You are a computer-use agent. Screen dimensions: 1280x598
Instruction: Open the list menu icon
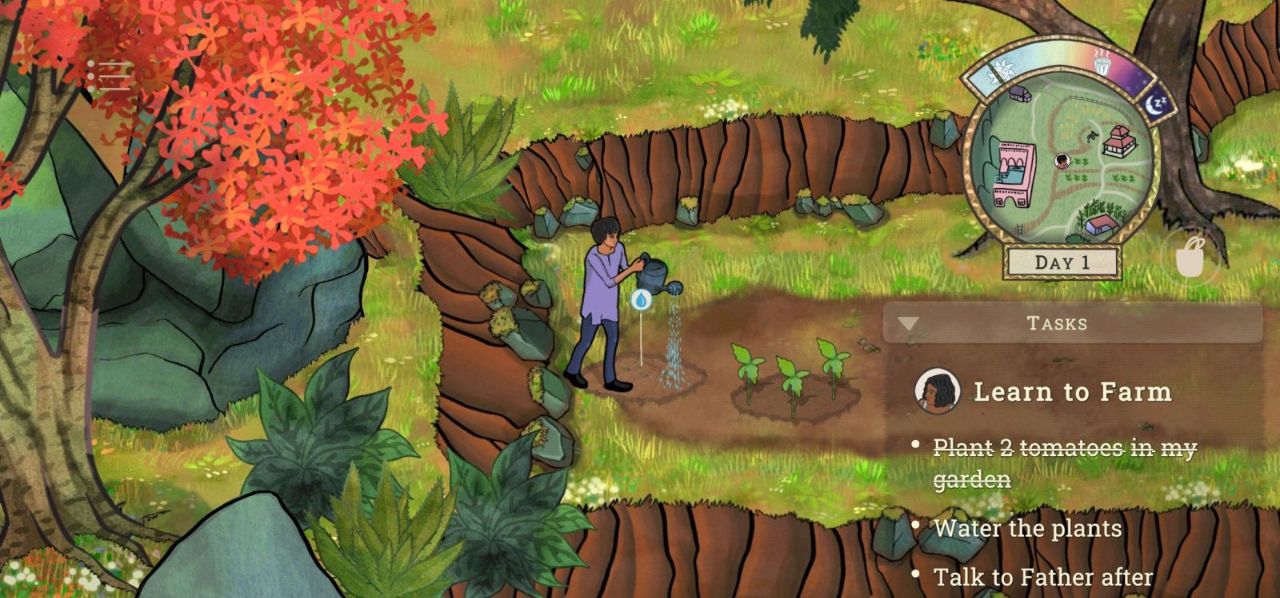[x=108, y=74]
